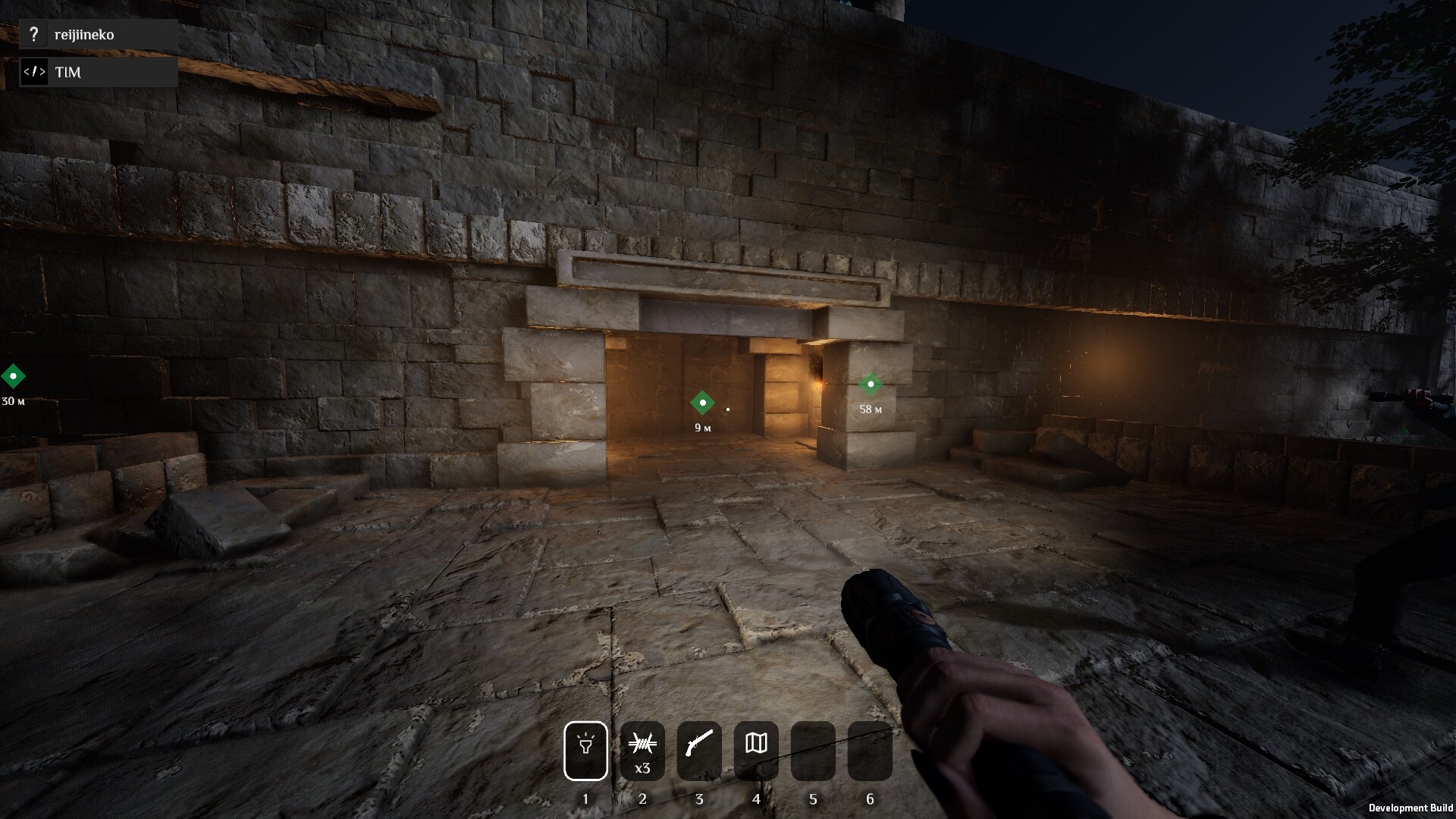The width and height of the screenshot is (1456, 819).
Task: Select empty hotbar slot 6
Action: tap(870, 750)
